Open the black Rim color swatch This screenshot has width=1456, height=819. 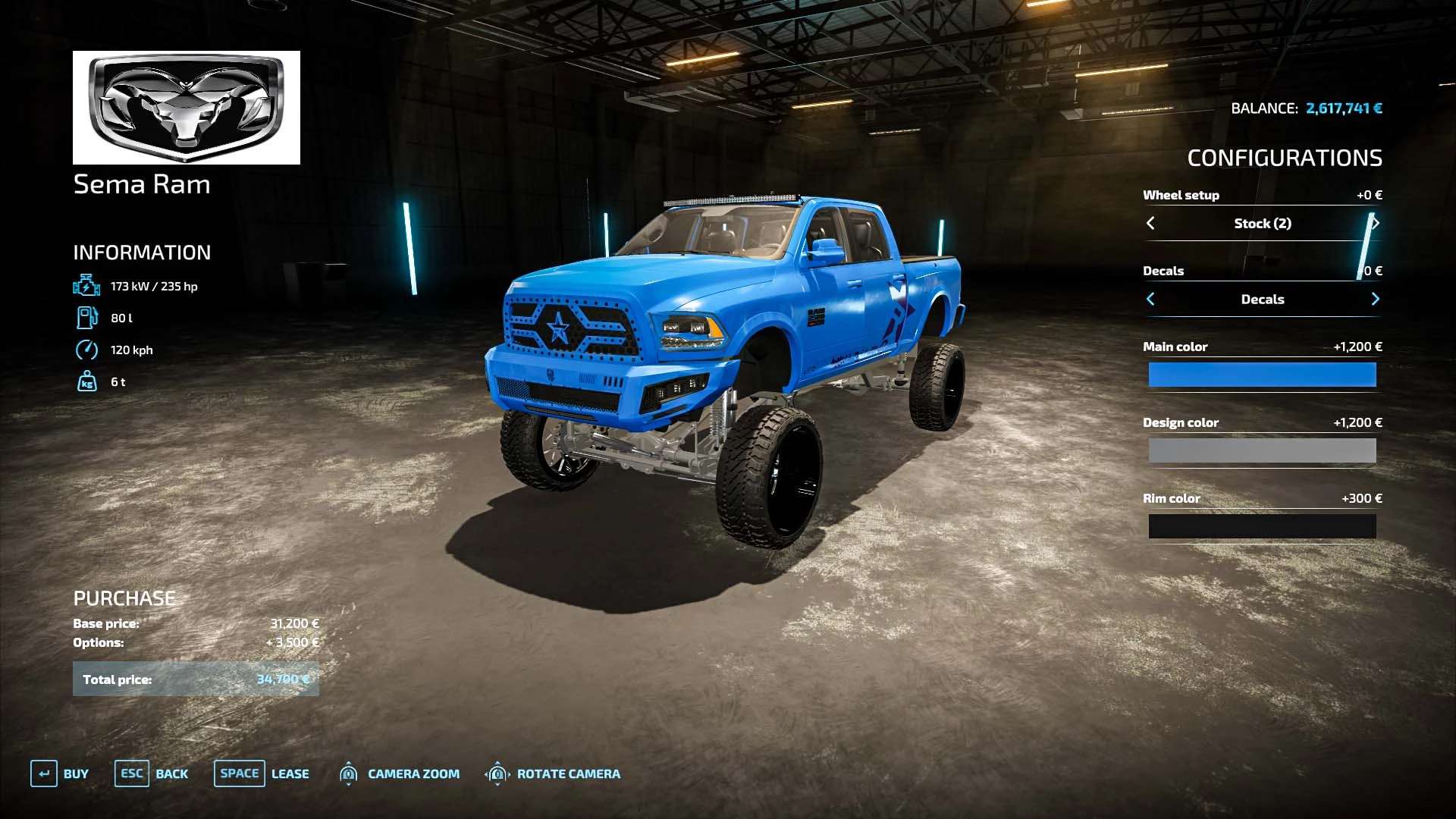point(1262,526)
